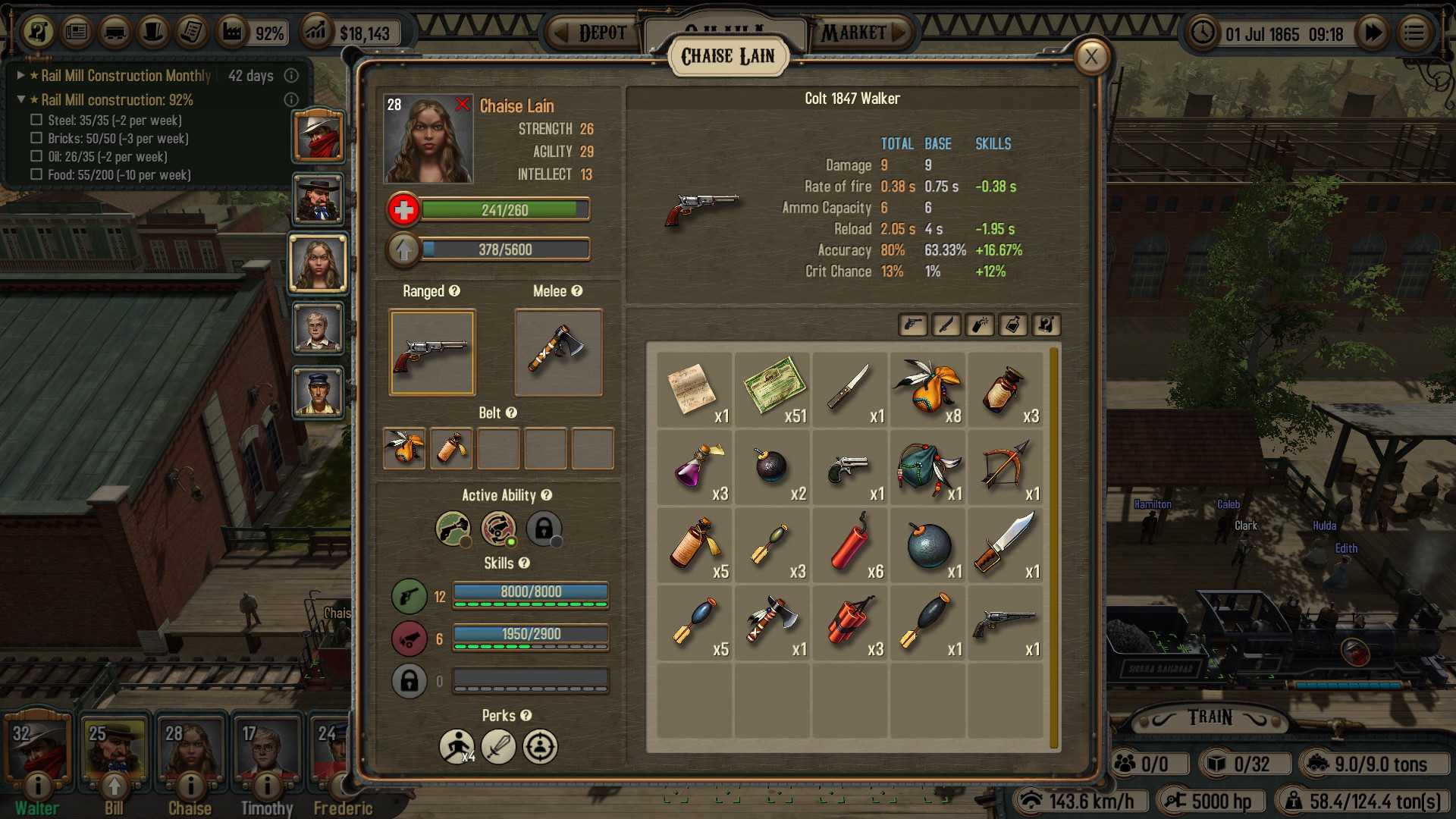Filter inventory by explosives
This screenshot has height=819, width=1456.
click(979, 325)
